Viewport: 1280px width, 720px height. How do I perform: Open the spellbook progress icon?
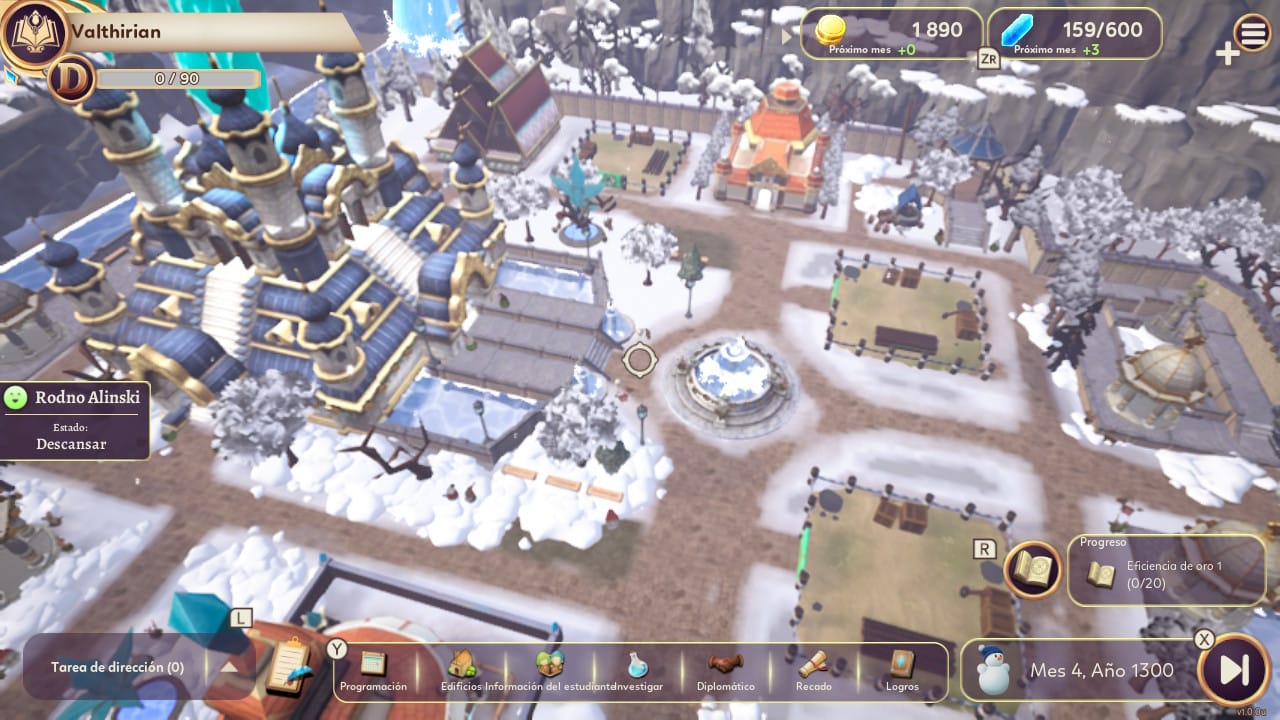[1033, 570]
